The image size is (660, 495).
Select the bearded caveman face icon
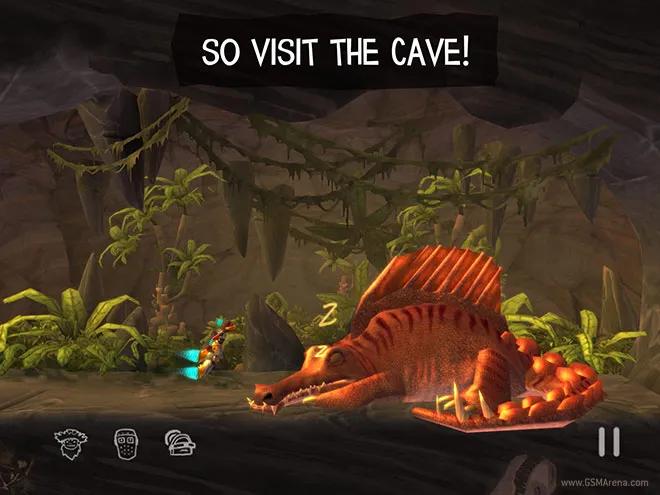click(68, 440)
